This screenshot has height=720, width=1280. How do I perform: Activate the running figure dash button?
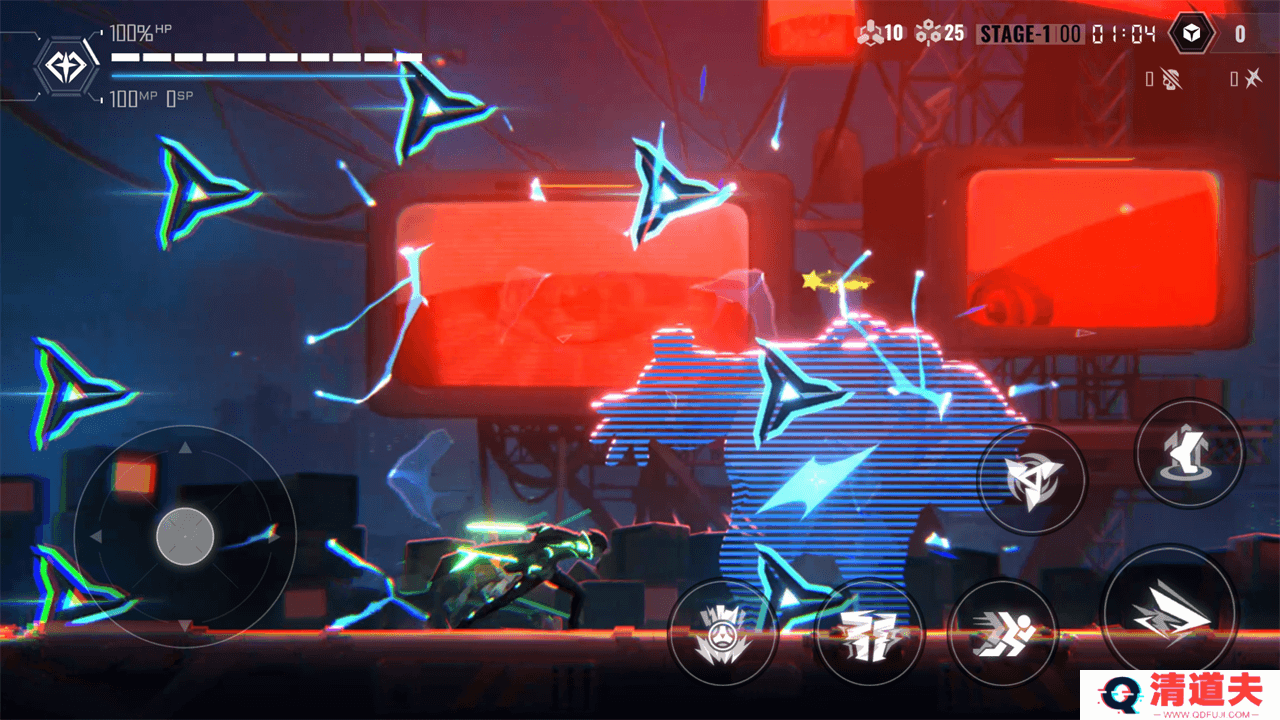click(1002, 633)
